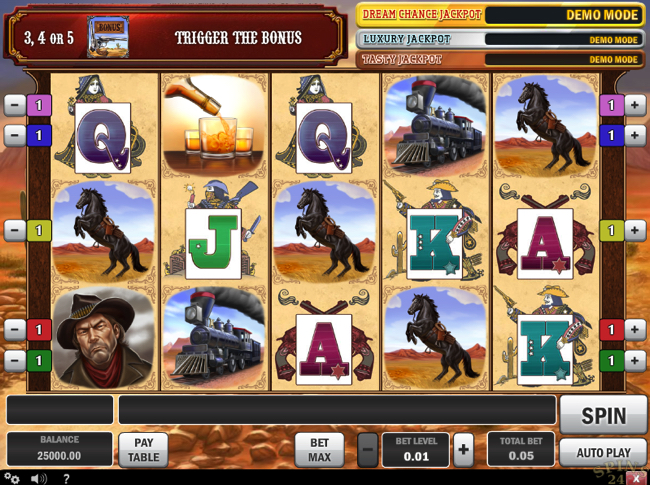
Task: Spin the slot reels
Action: [603, 415]
